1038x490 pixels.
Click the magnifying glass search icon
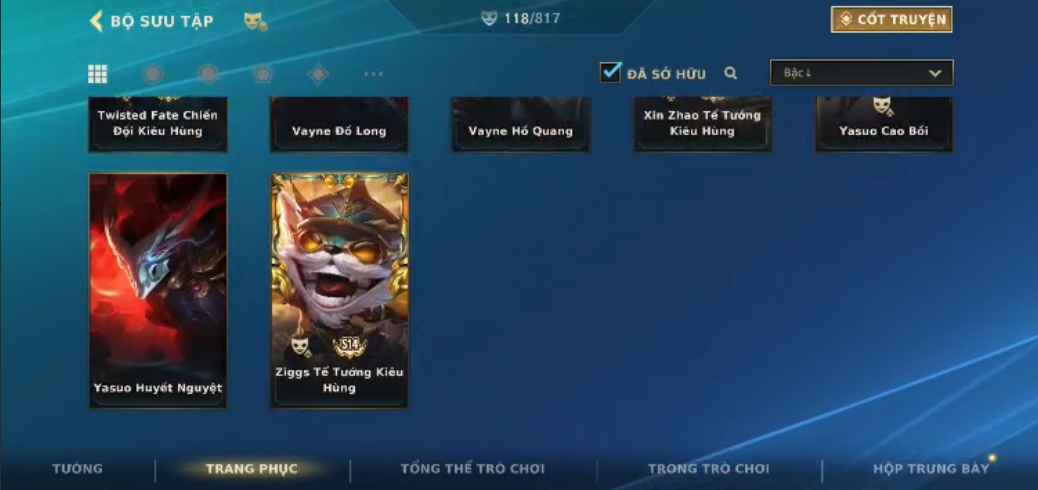(731, 73)
